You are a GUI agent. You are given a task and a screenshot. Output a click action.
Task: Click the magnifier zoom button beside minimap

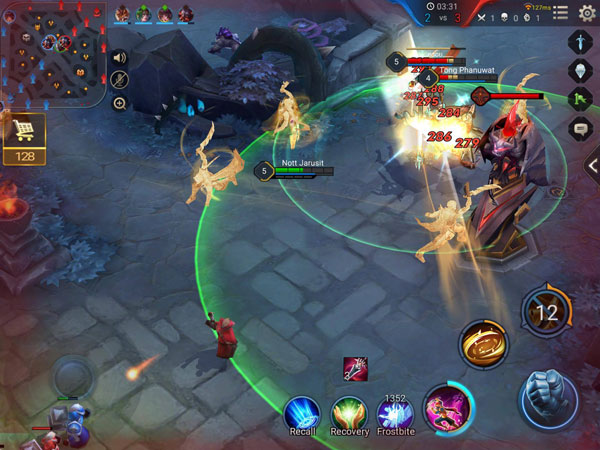(x=120, y=103)
